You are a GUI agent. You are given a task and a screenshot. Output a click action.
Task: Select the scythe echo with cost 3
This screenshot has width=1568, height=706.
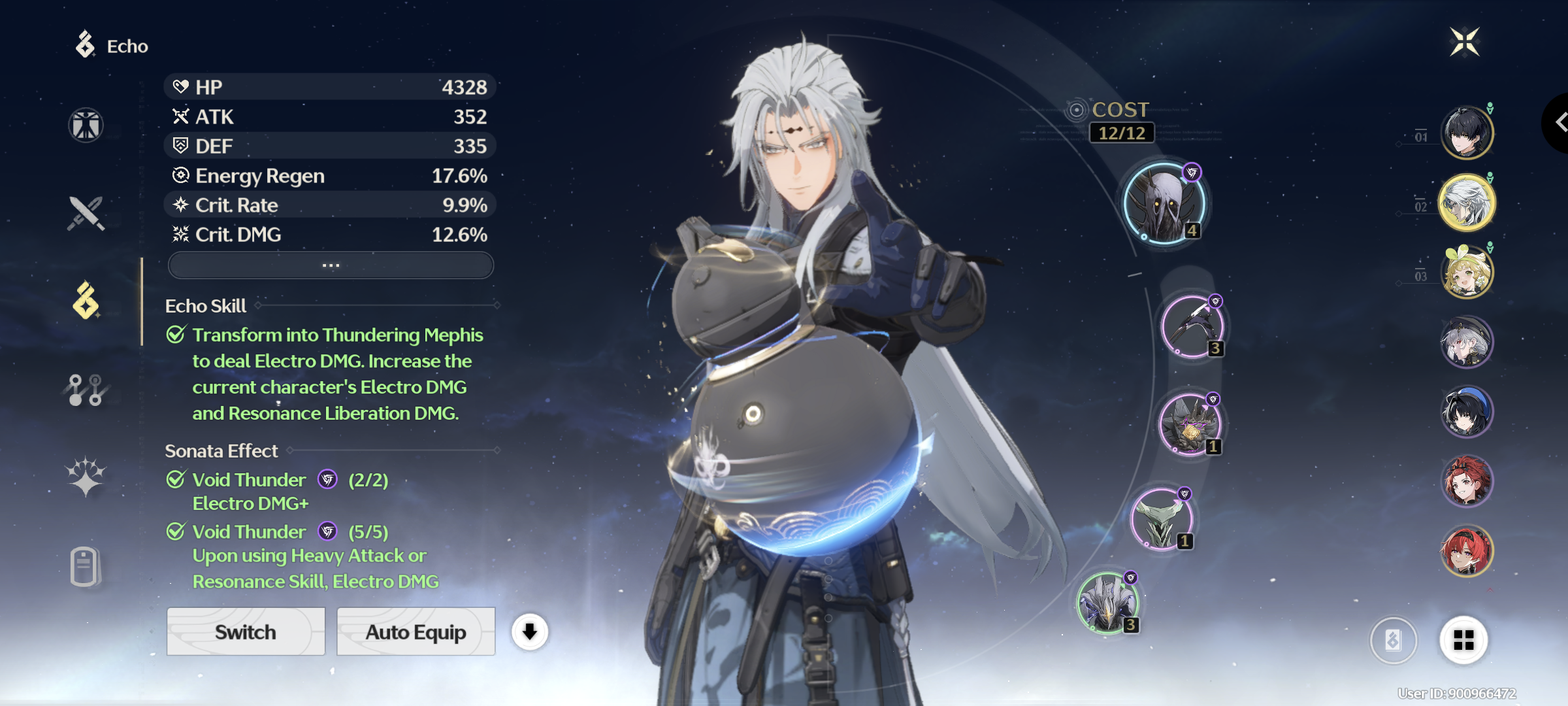pyautogui.click(x=1192, y=326)
